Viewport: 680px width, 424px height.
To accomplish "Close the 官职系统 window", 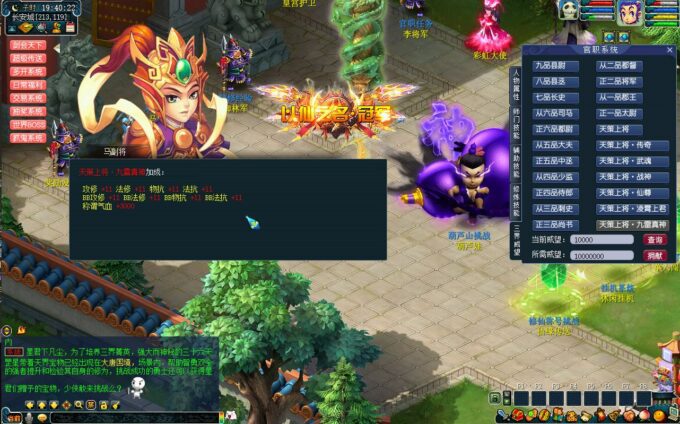I will tap(667, 50).
